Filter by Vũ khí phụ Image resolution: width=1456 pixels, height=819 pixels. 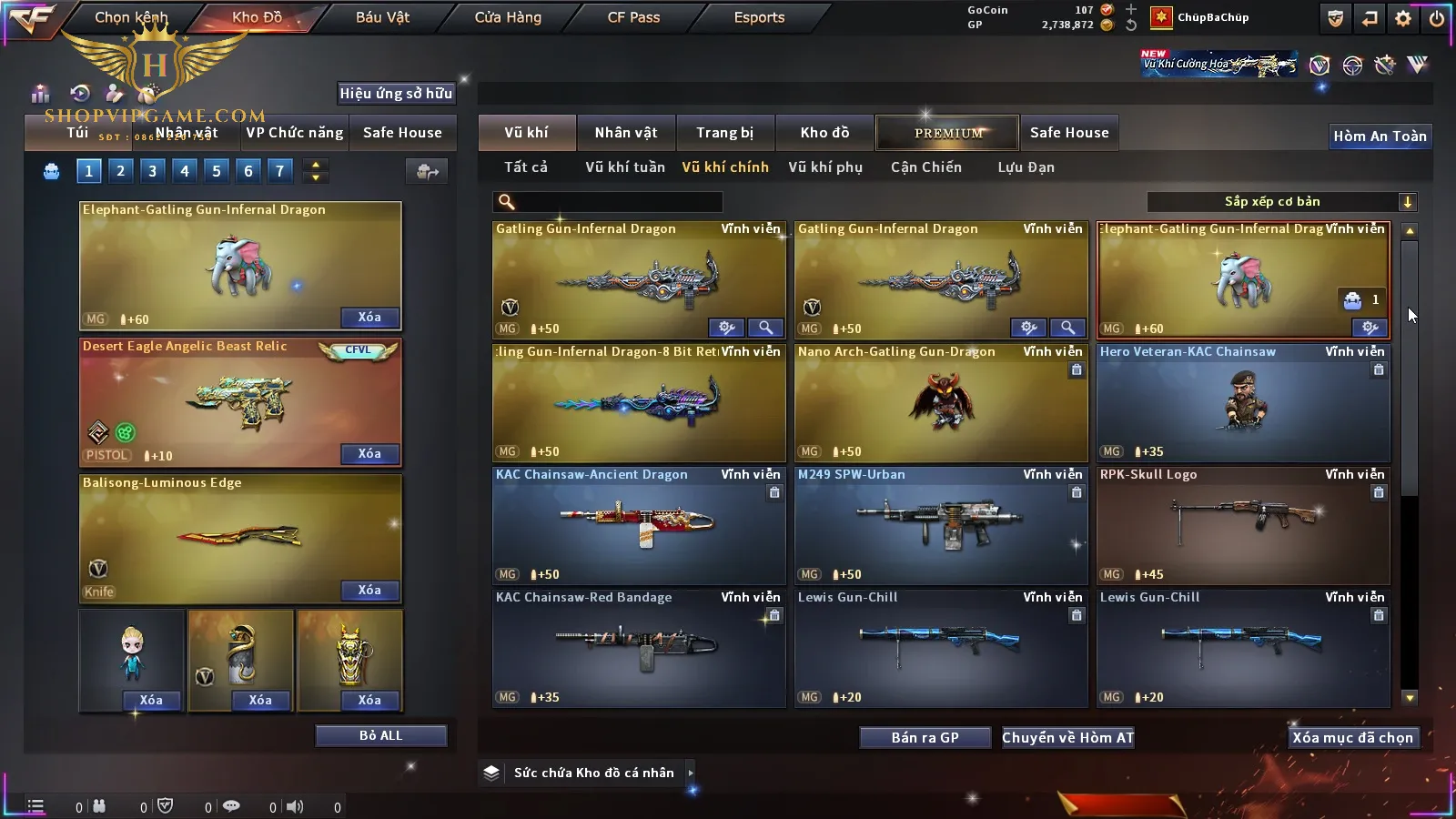coord(824,167)
